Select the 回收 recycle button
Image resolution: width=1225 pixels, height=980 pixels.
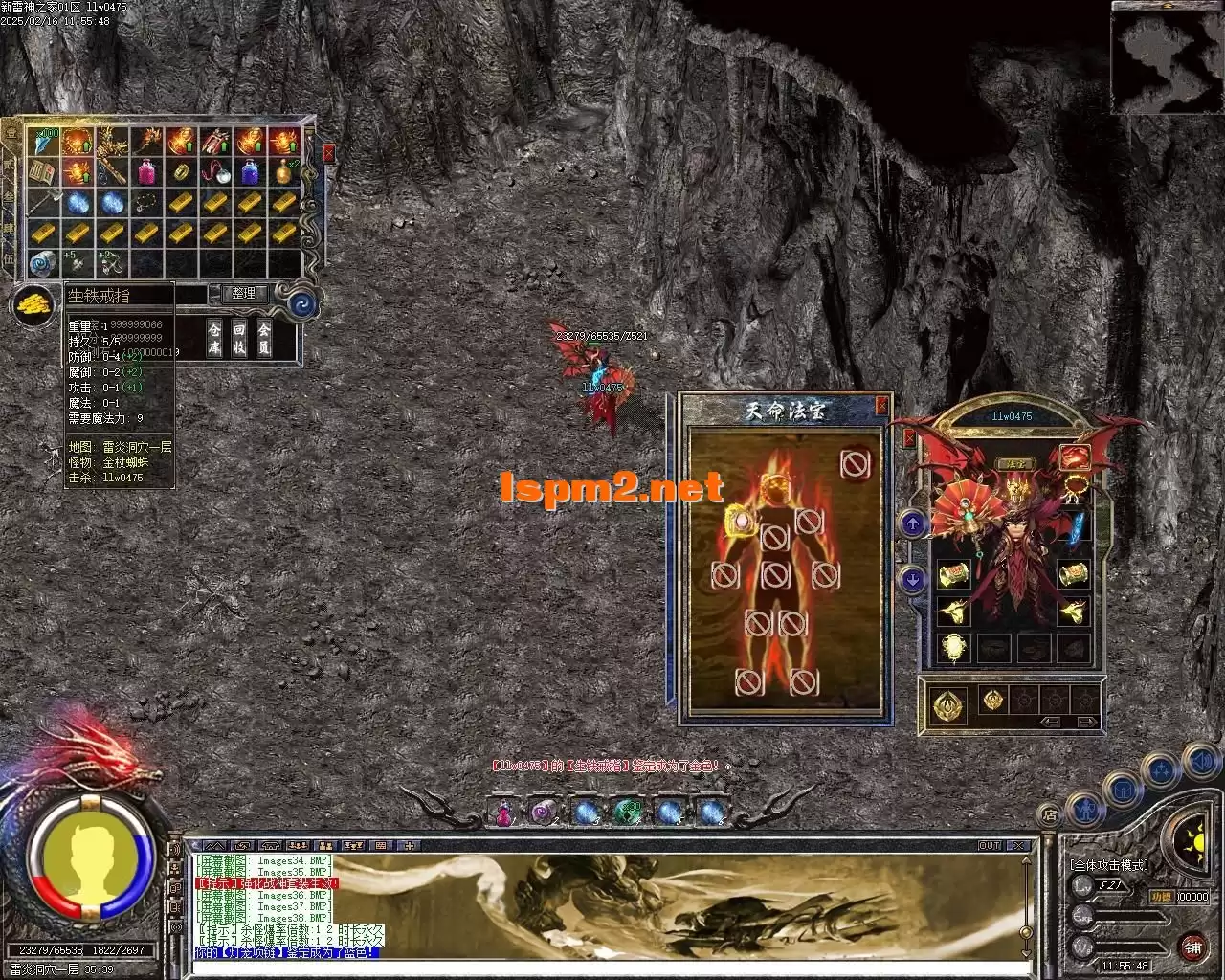click(239, 337)
